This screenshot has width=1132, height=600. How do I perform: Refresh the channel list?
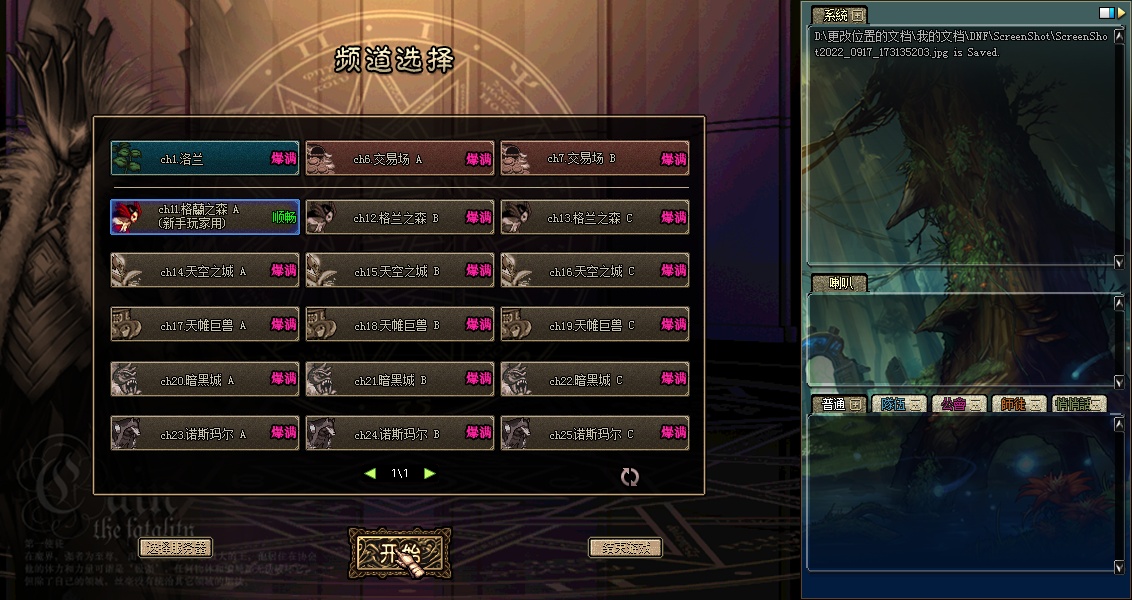tap(629, 477)
